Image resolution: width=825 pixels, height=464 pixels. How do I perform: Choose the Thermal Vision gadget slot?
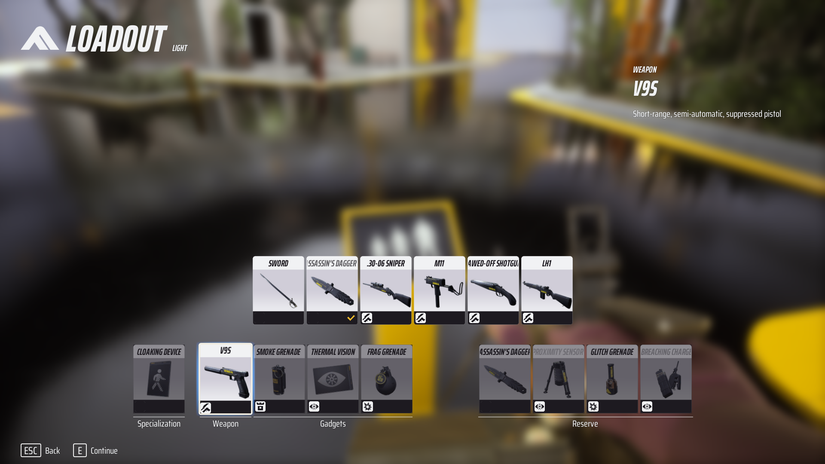pyautogui.click(x=333, y=380)
